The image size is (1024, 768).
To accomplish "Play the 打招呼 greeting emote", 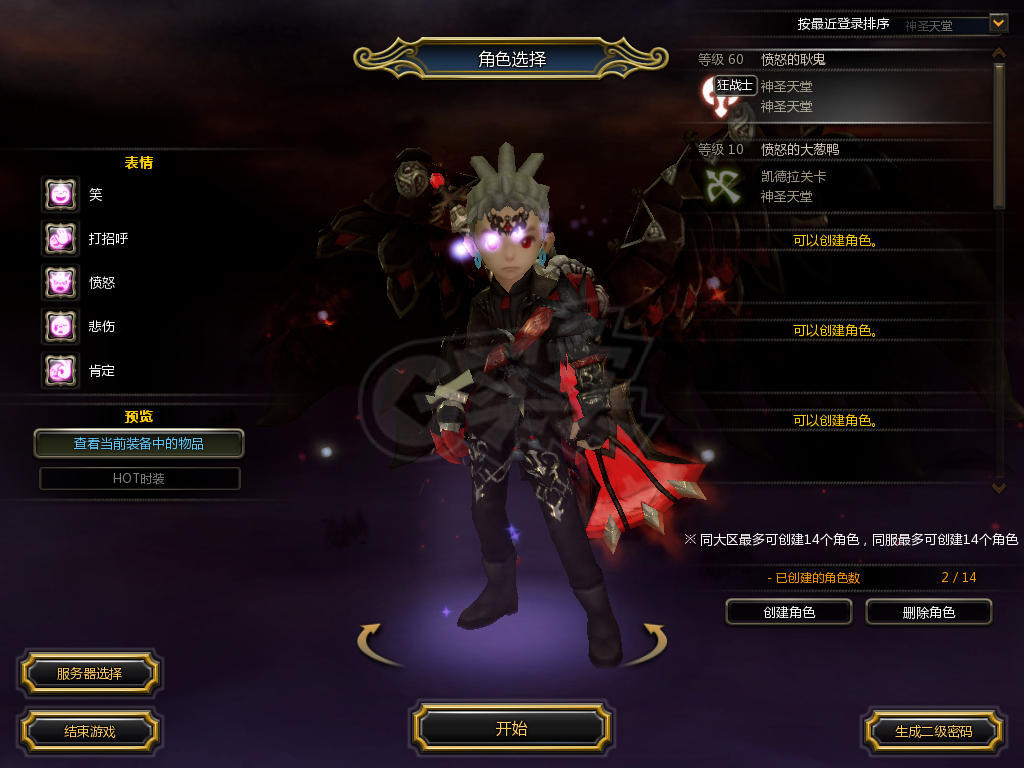I will 60,239.
